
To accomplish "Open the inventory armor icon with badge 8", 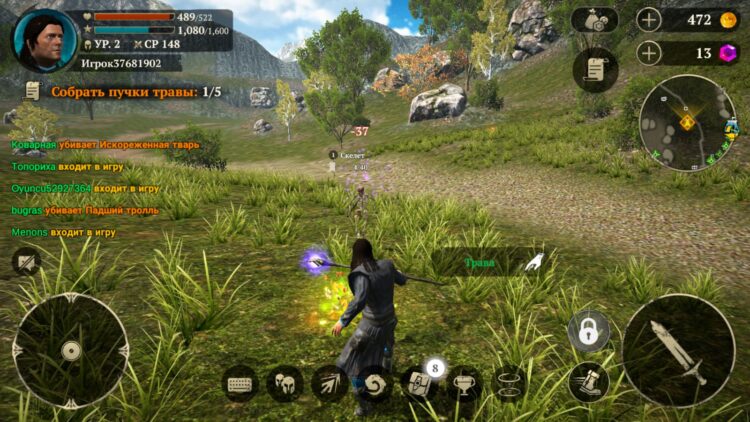I will (418, 384).
